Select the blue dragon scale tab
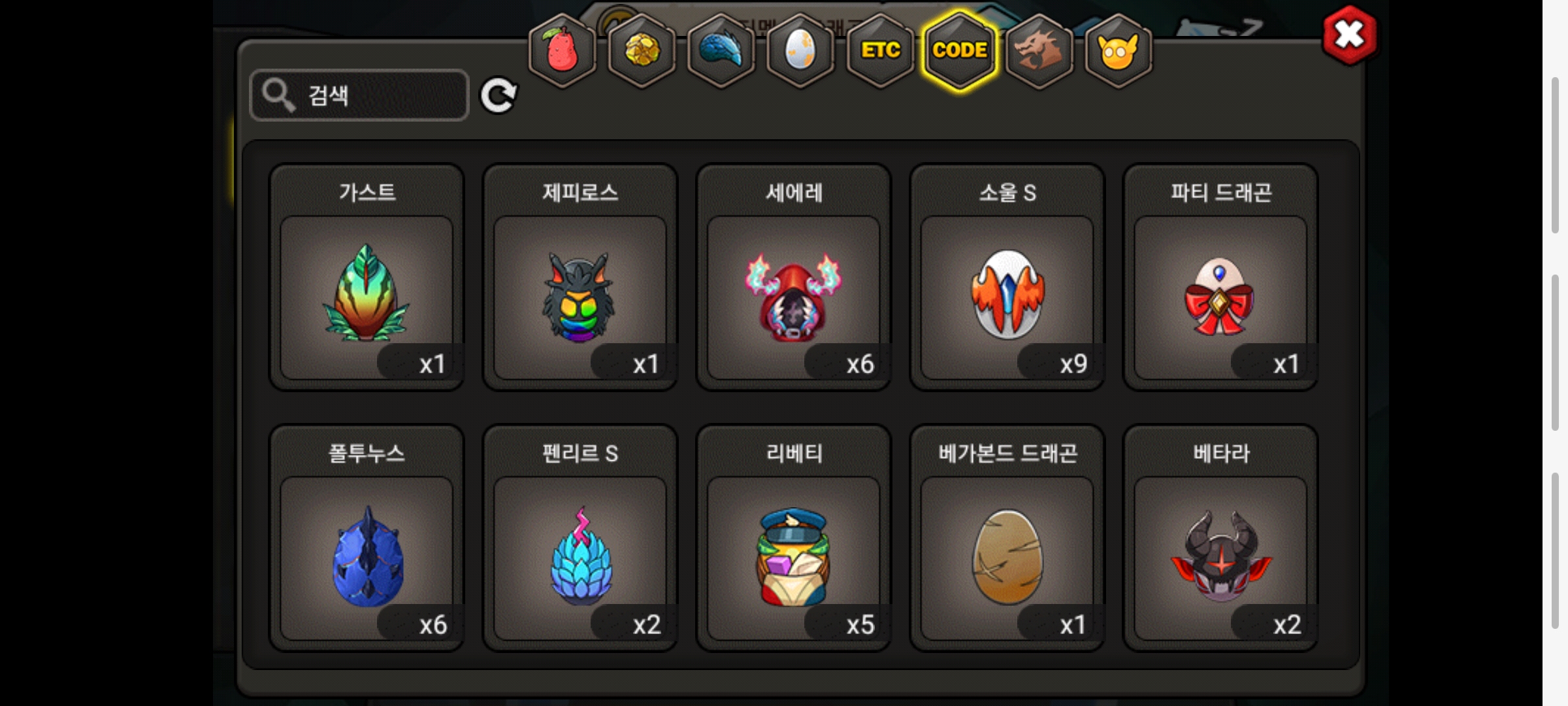The width and height of the screenshot is (1568, 706). tap(721, 50)
